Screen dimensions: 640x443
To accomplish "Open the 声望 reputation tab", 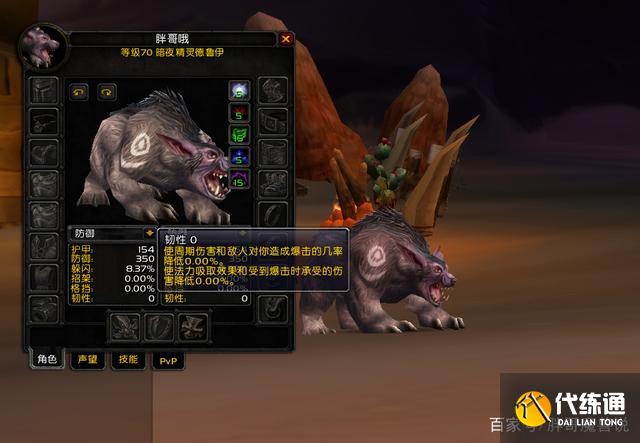I will pyautogui.click(x=86, y=360).
